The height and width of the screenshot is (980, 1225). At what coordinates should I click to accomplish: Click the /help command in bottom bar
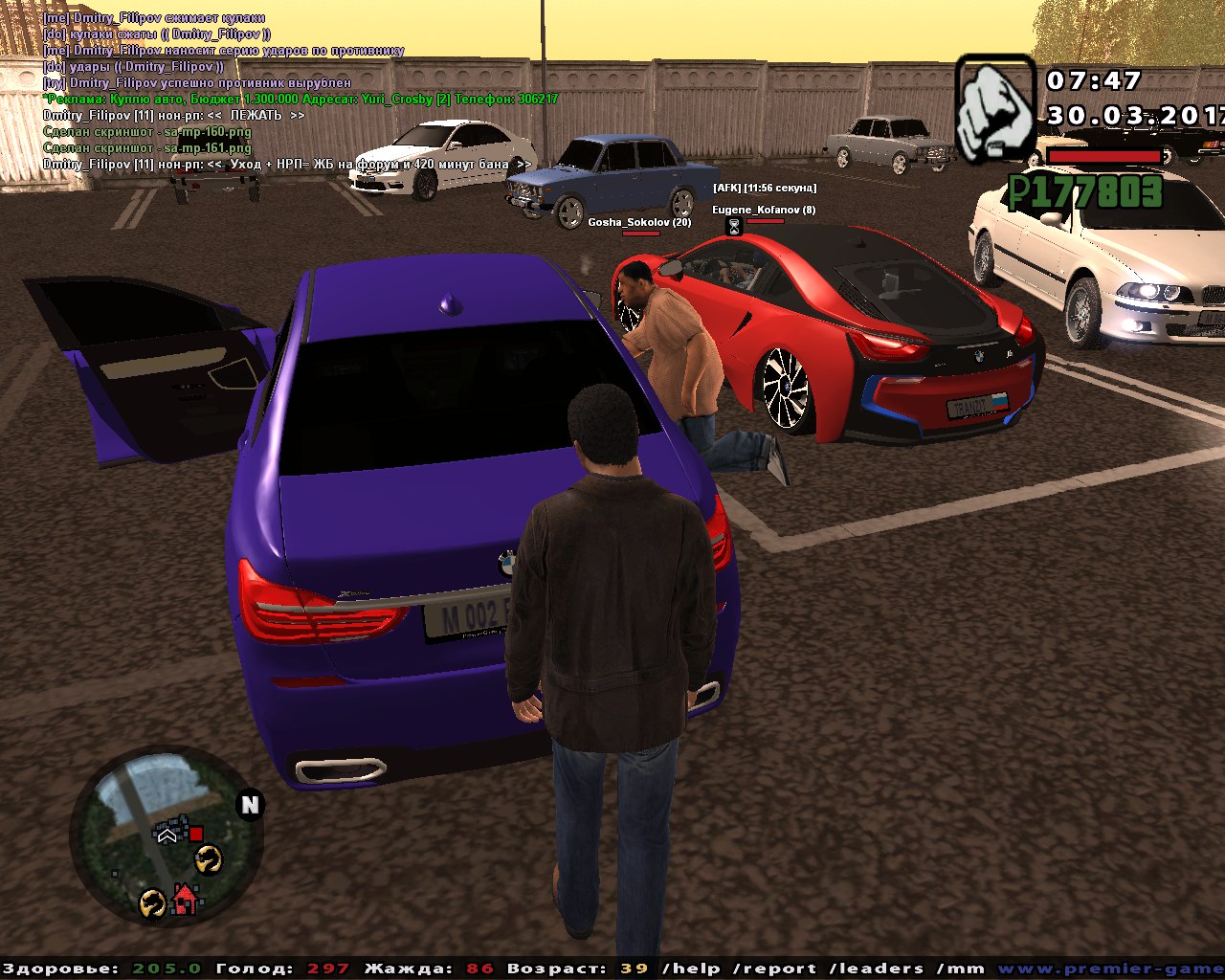coord(693,969)
